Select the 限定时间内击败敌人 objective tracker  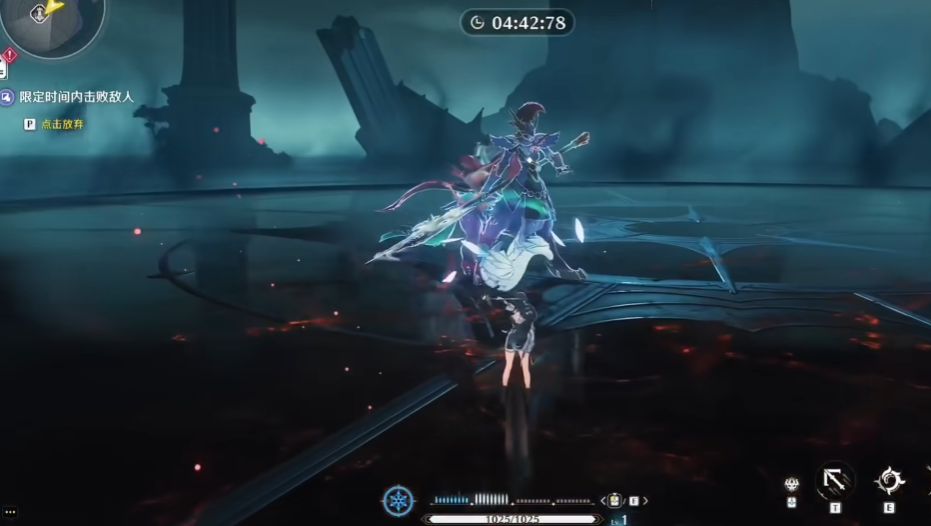(x=76, y=97)
